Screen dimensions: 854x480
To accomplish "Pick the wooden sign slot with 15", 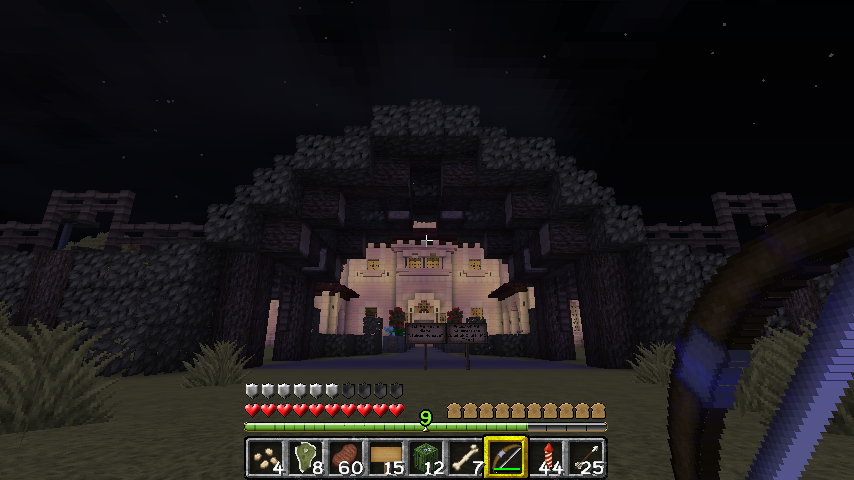I will (x=385, y=457).
